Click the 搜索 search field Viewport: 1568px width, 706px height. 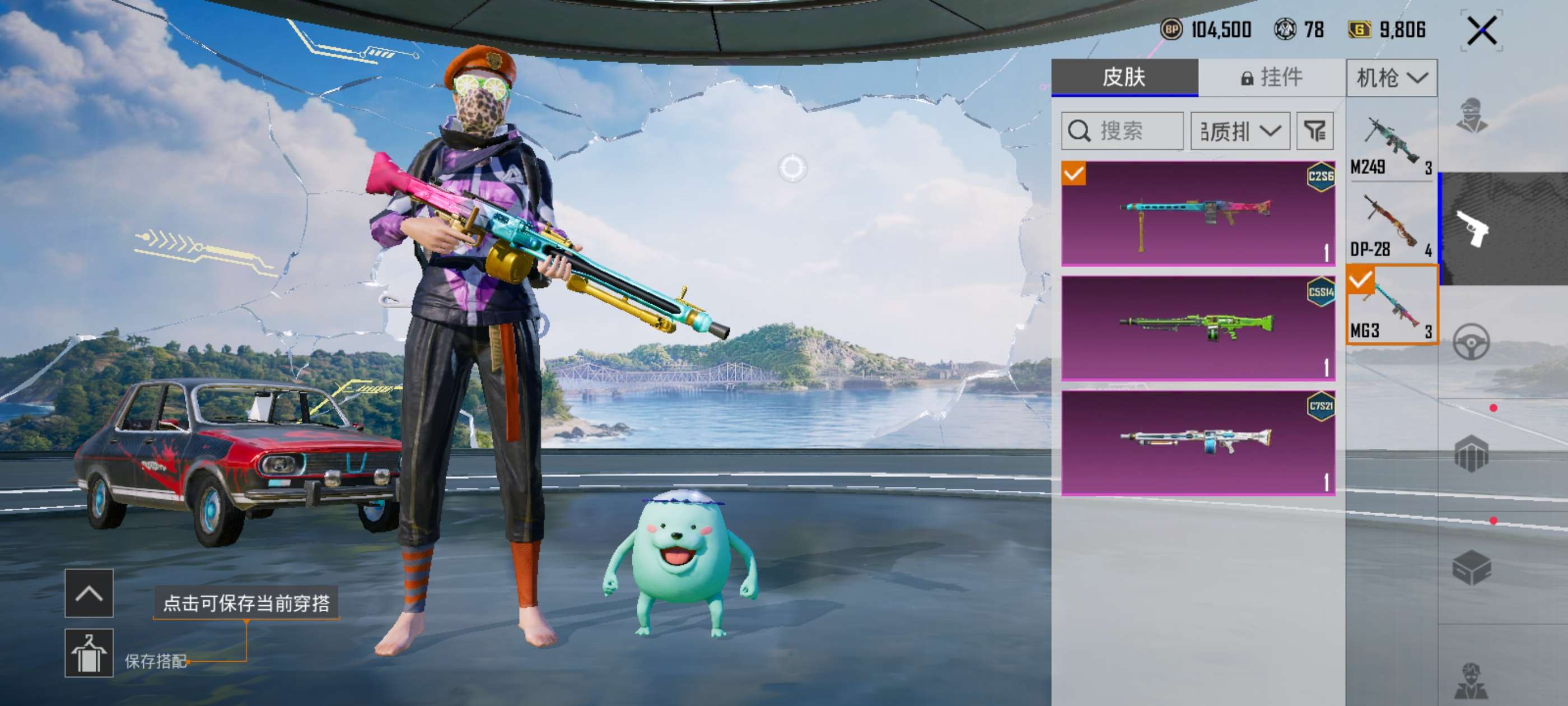coord(1122,131)
